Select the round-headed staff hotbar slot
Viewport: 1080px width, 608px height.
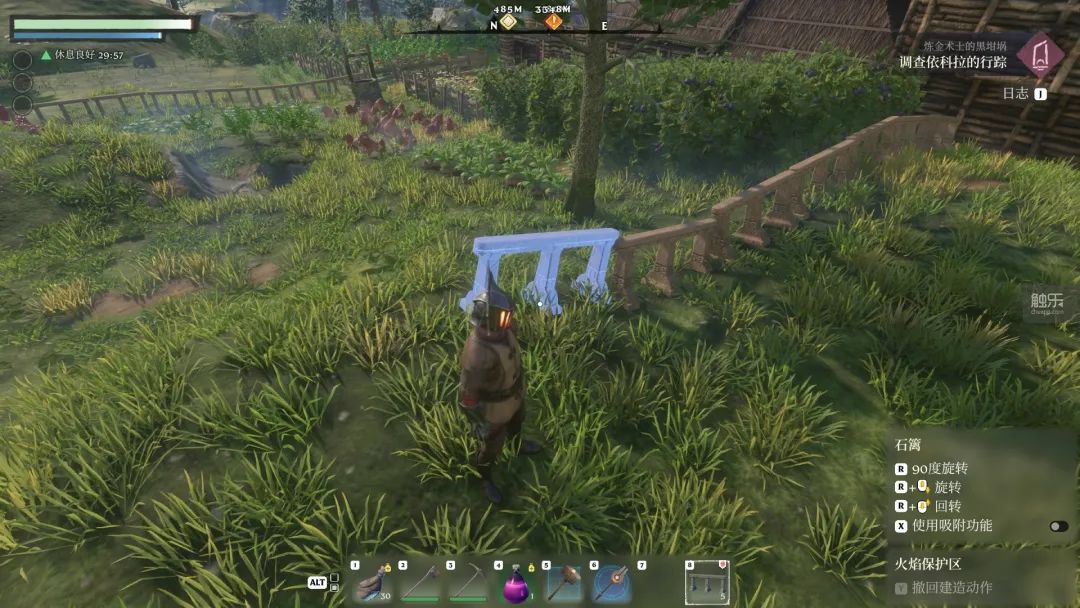(x=611, y=582)
